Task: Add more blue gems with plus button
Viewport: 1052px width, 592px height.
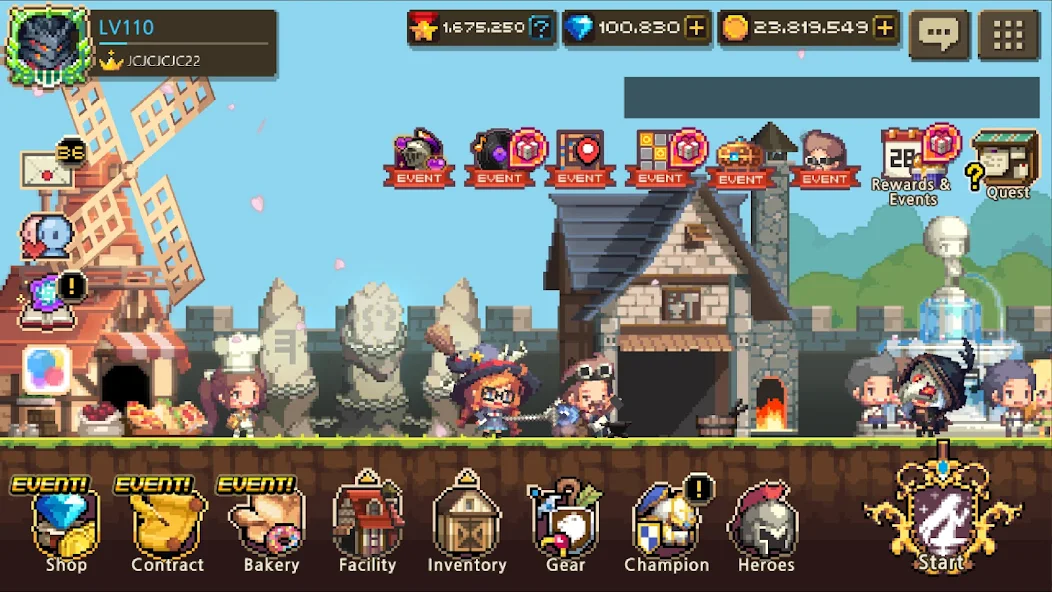Action: [696, 29]
